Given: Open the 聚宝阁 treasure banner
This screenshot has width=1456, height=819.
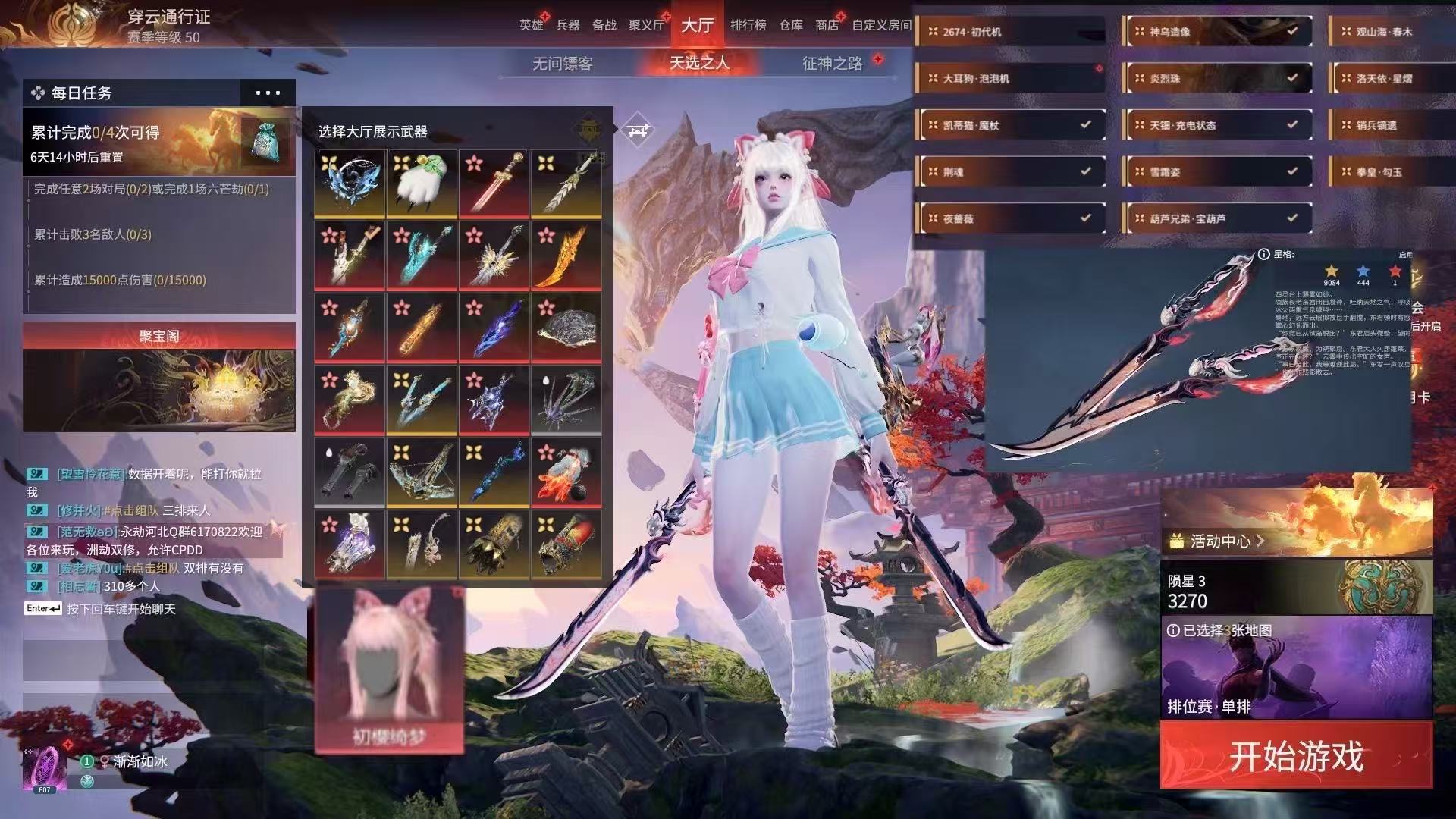Looking at the screenshot, I should 159,377.
